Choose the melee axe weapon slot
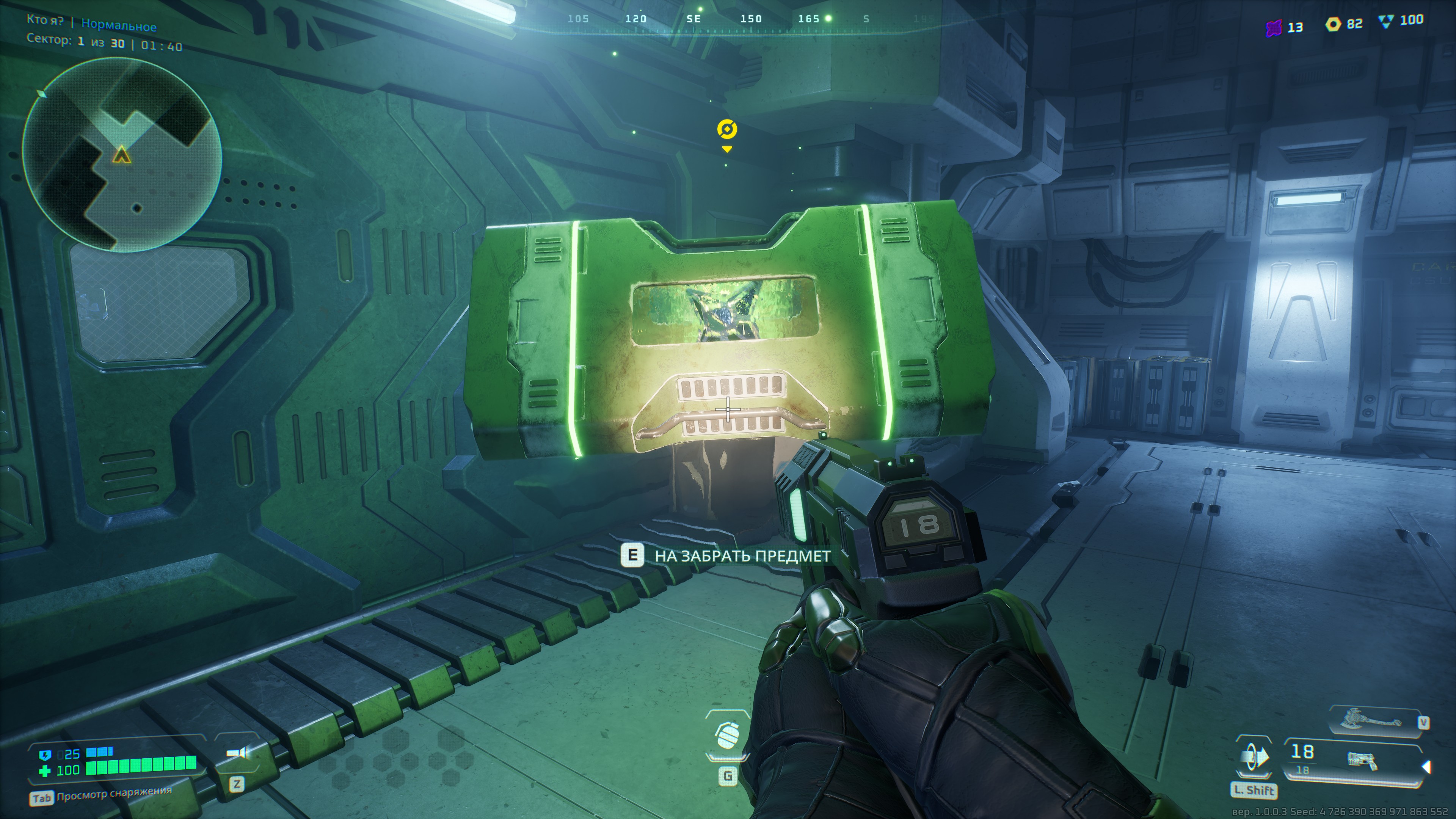The height and width of the screenshot is (819, 1456). [x=1373, y=721]
